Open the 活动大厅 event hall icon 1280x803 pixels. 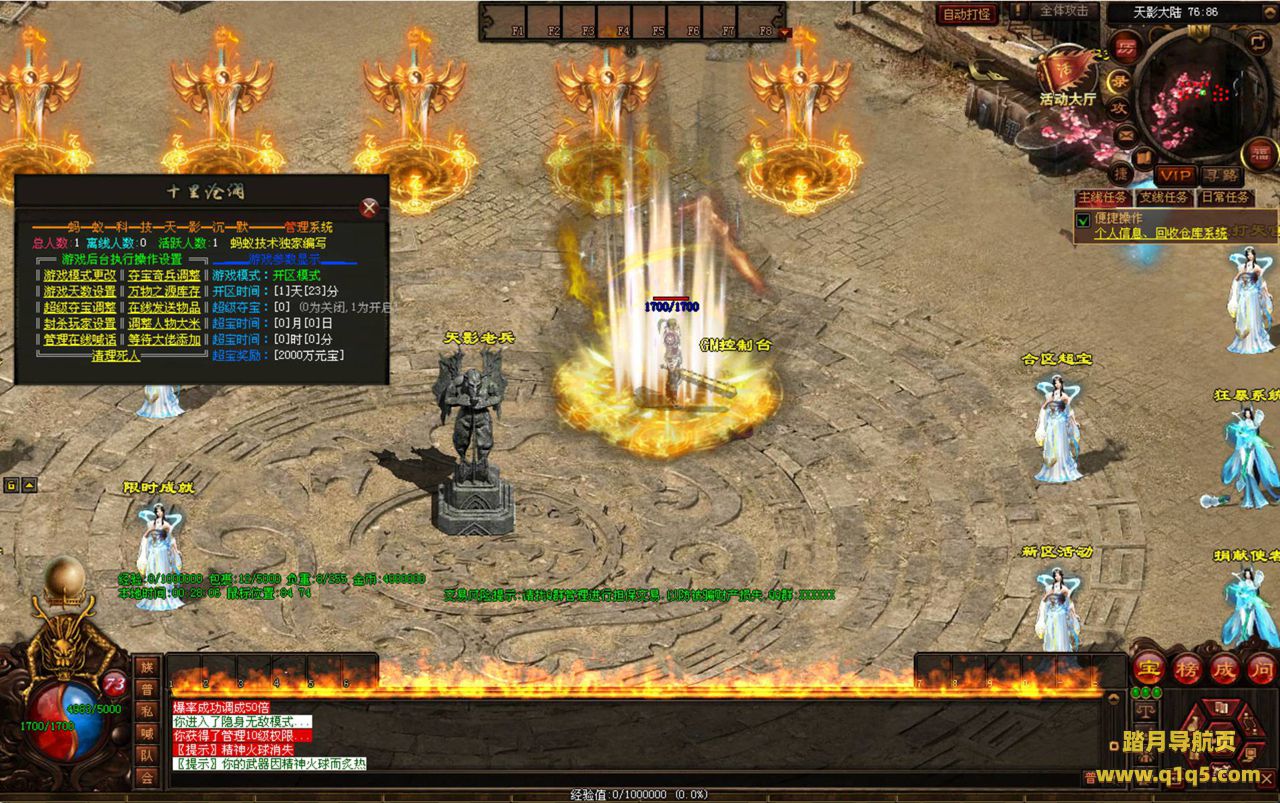click(1067, 72)
